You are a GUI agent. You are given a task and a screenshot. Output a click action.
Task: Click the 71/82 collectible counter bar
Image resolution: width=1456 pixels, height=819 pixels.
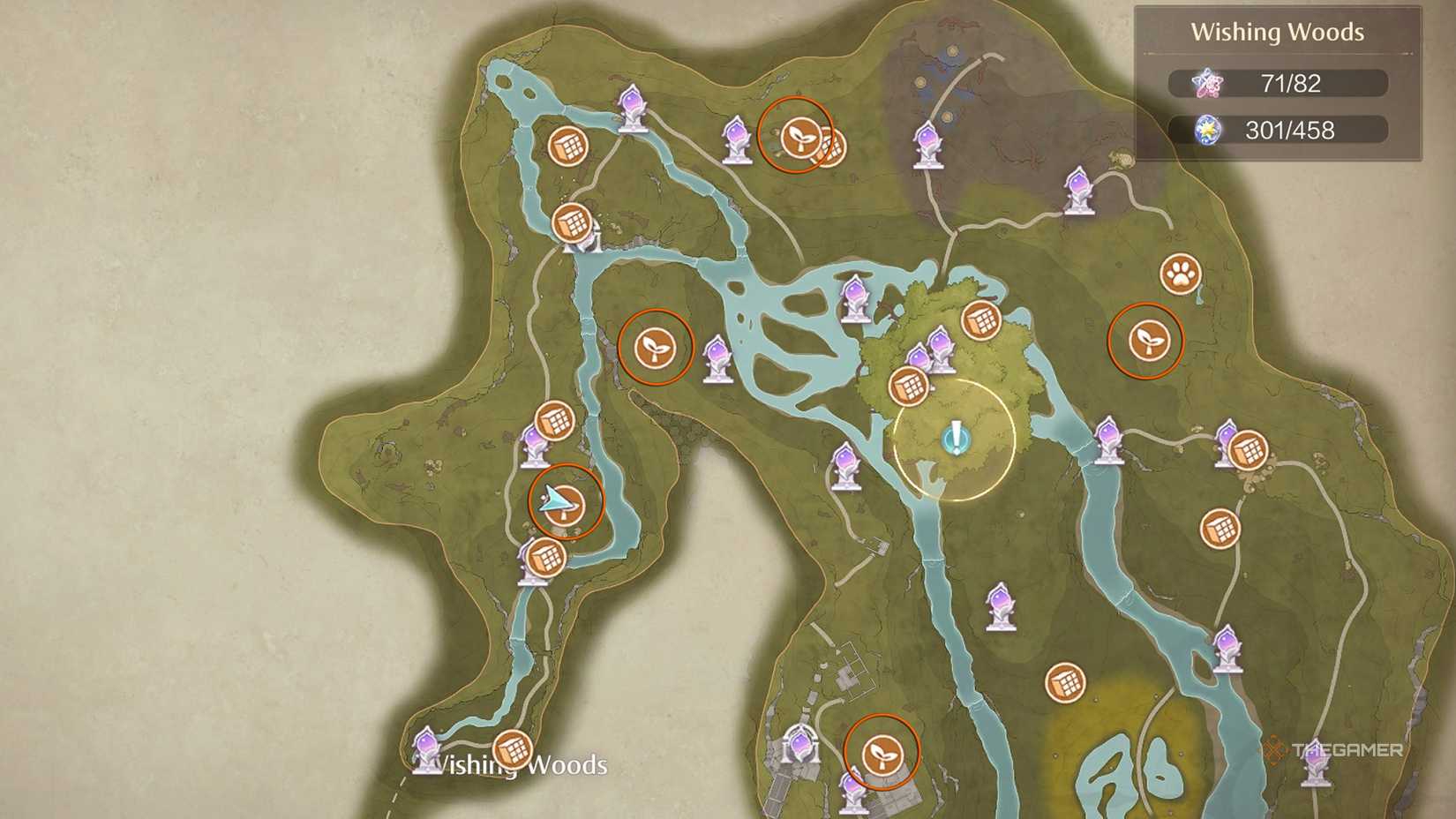click(x=1279, y=82)
